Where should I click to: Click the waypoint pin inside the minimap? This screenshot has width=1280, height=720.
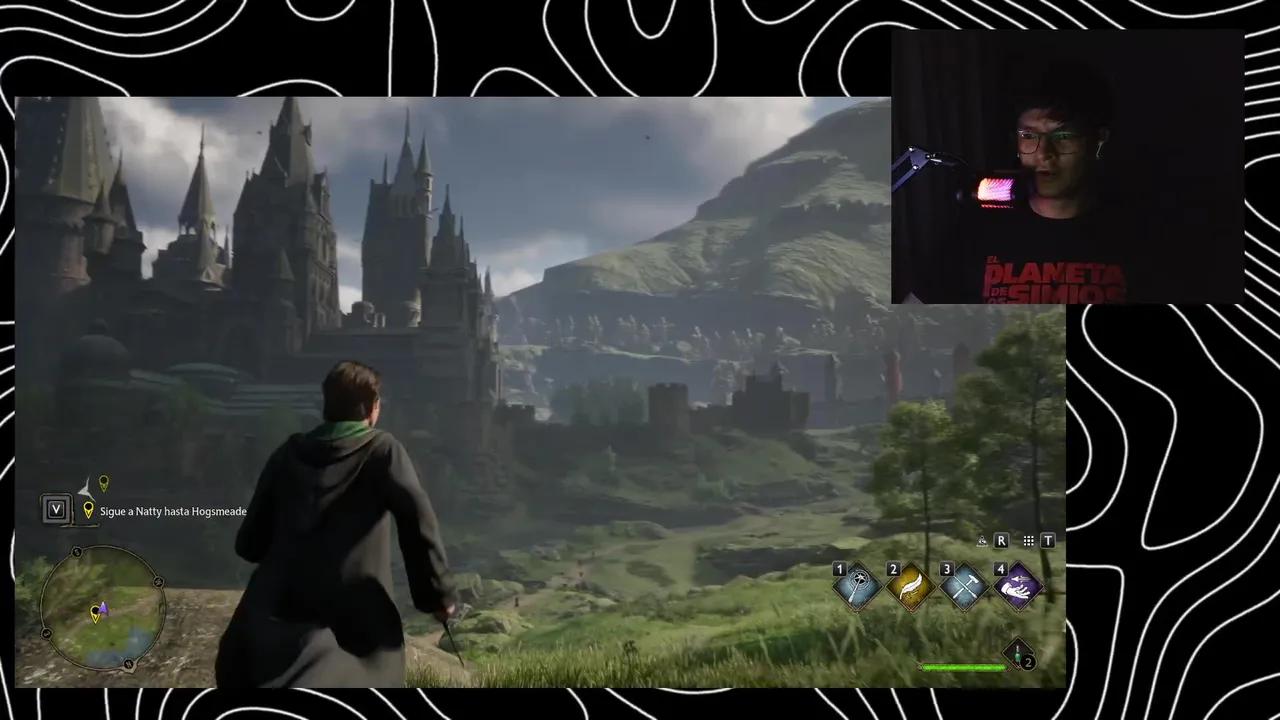[96, 613]
